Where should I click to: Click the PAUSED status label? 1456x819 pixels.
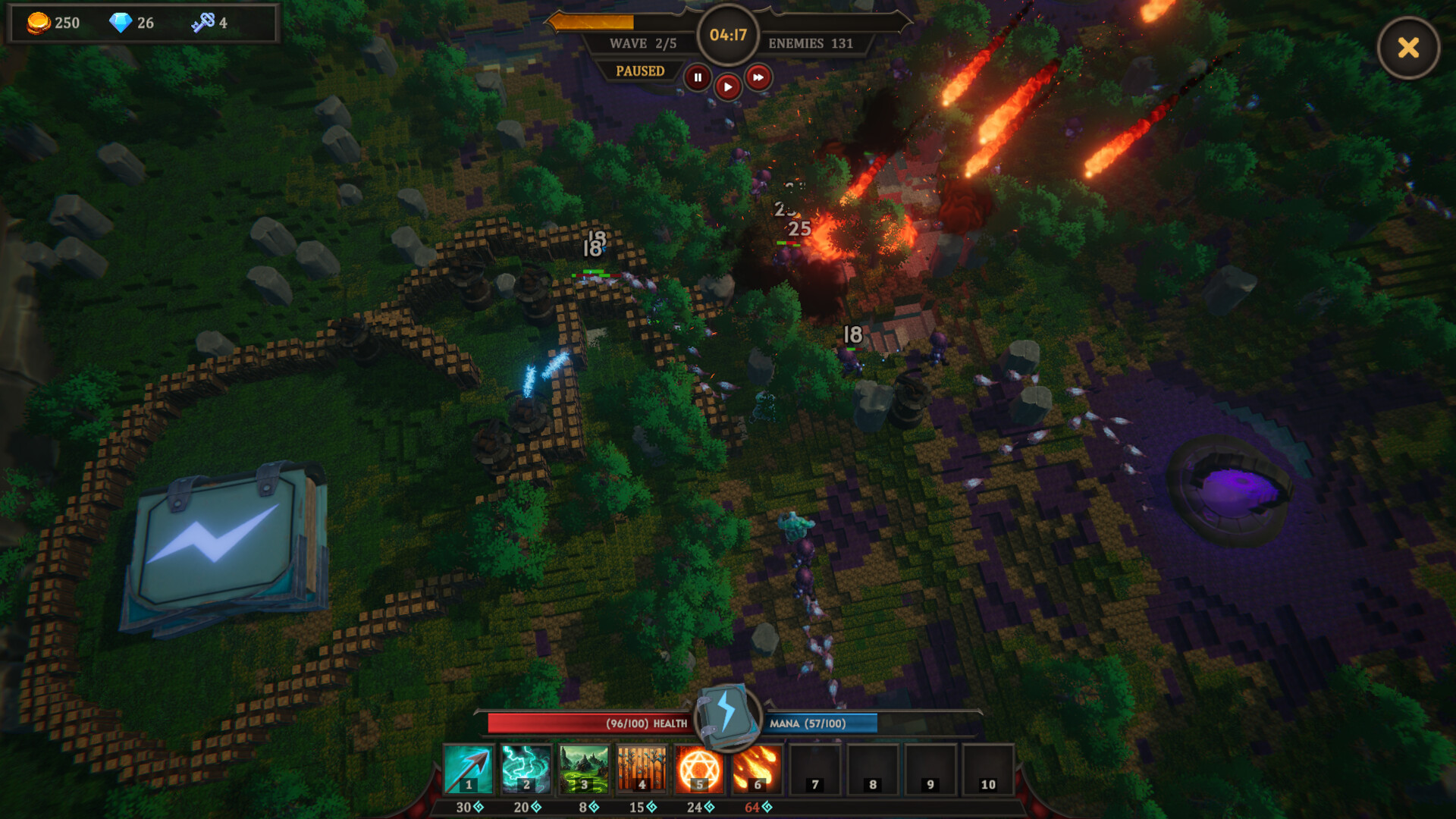(x=639, y=71)
